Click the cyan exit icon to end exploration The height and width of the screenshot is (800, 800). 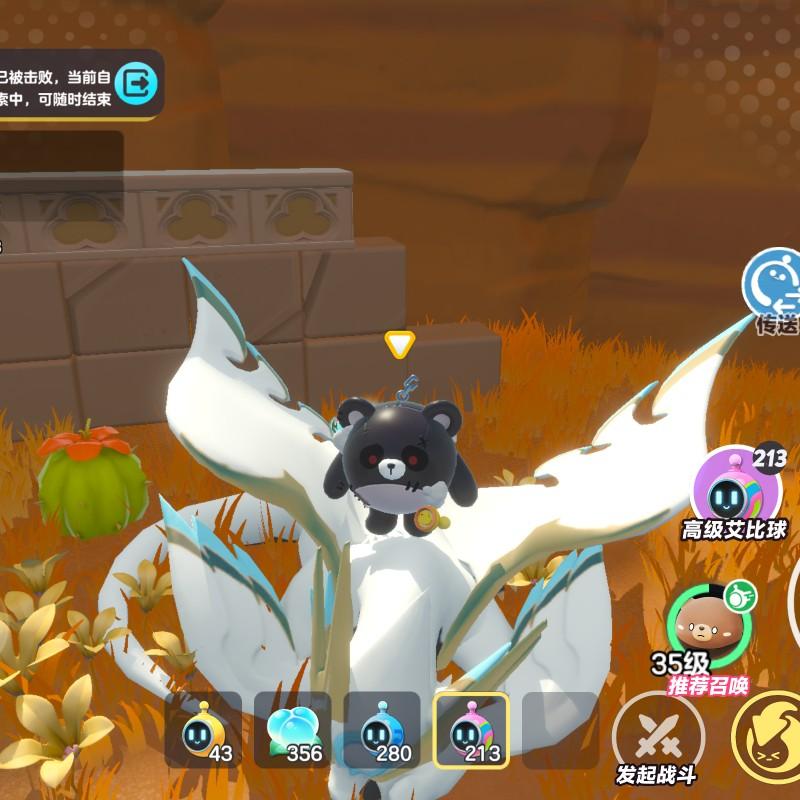(135, 83)
